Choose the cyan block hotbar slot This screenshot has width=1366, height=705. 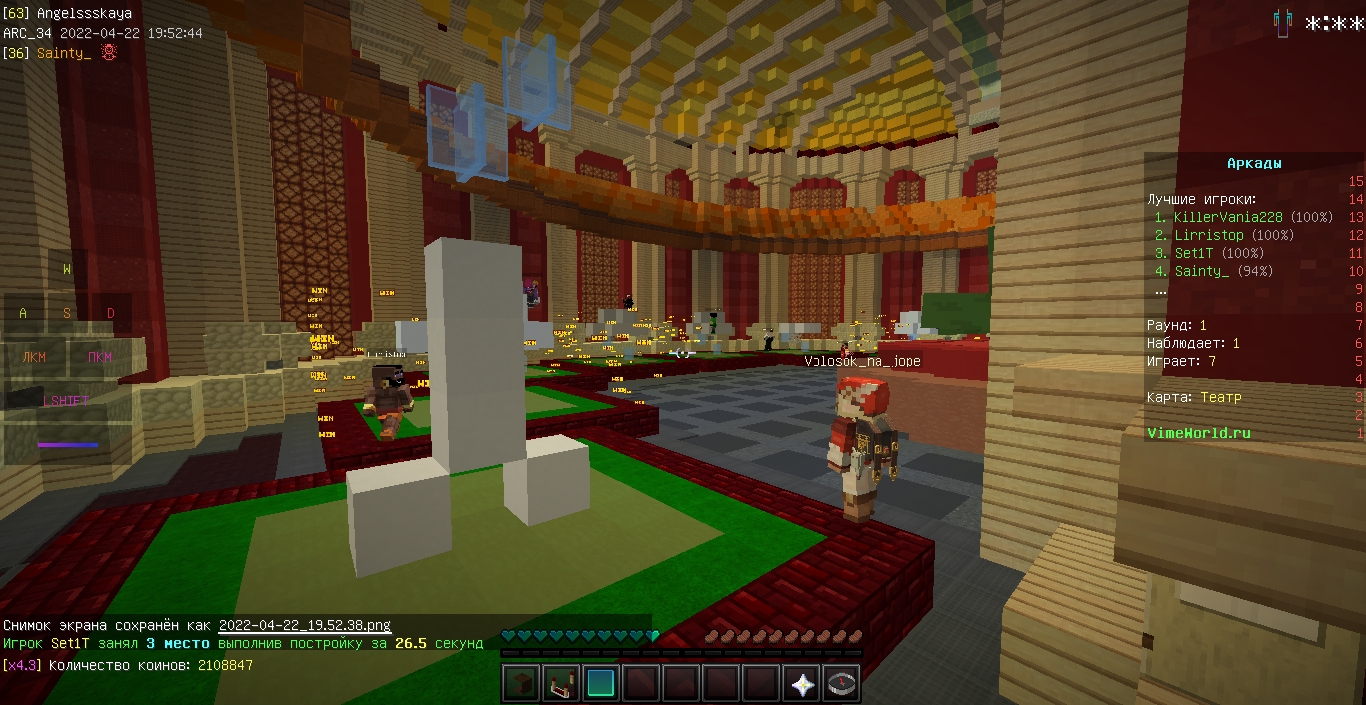[601, 684]
